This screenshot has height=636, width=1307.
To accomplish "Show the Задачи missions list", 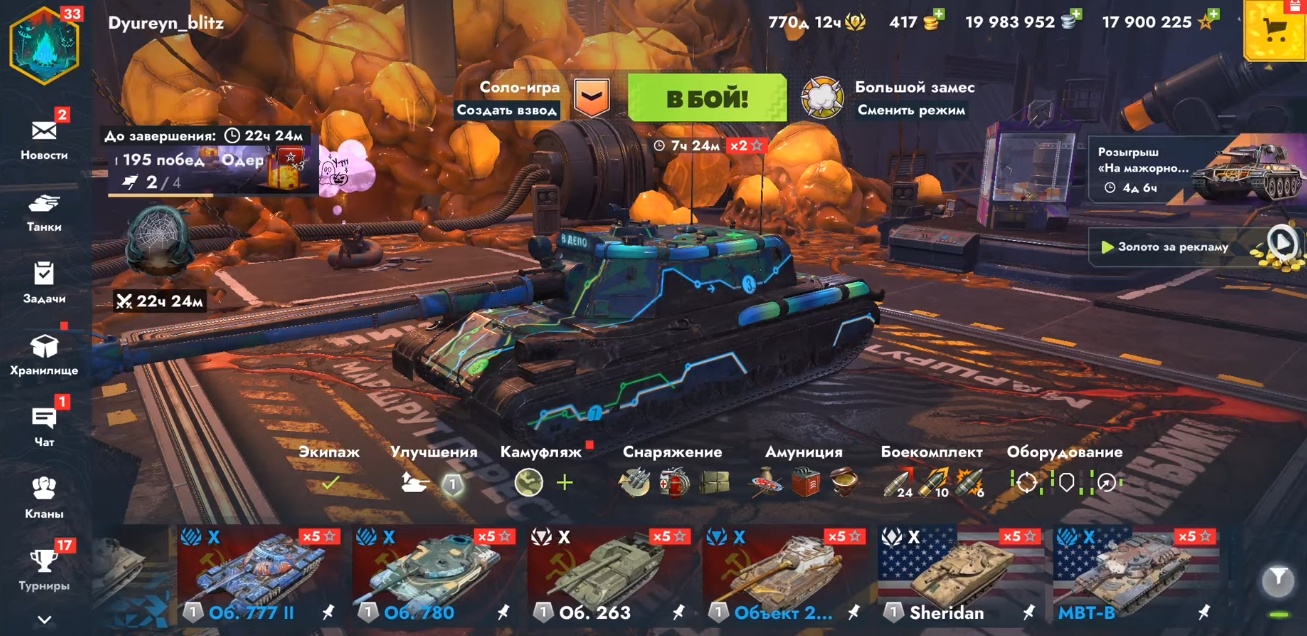I will (44, 281).
